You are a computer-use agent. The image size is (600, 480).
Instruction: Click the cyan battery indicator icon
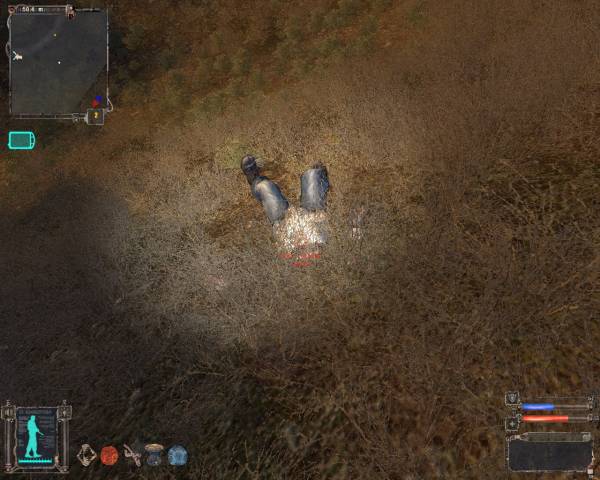click(21, 140)
